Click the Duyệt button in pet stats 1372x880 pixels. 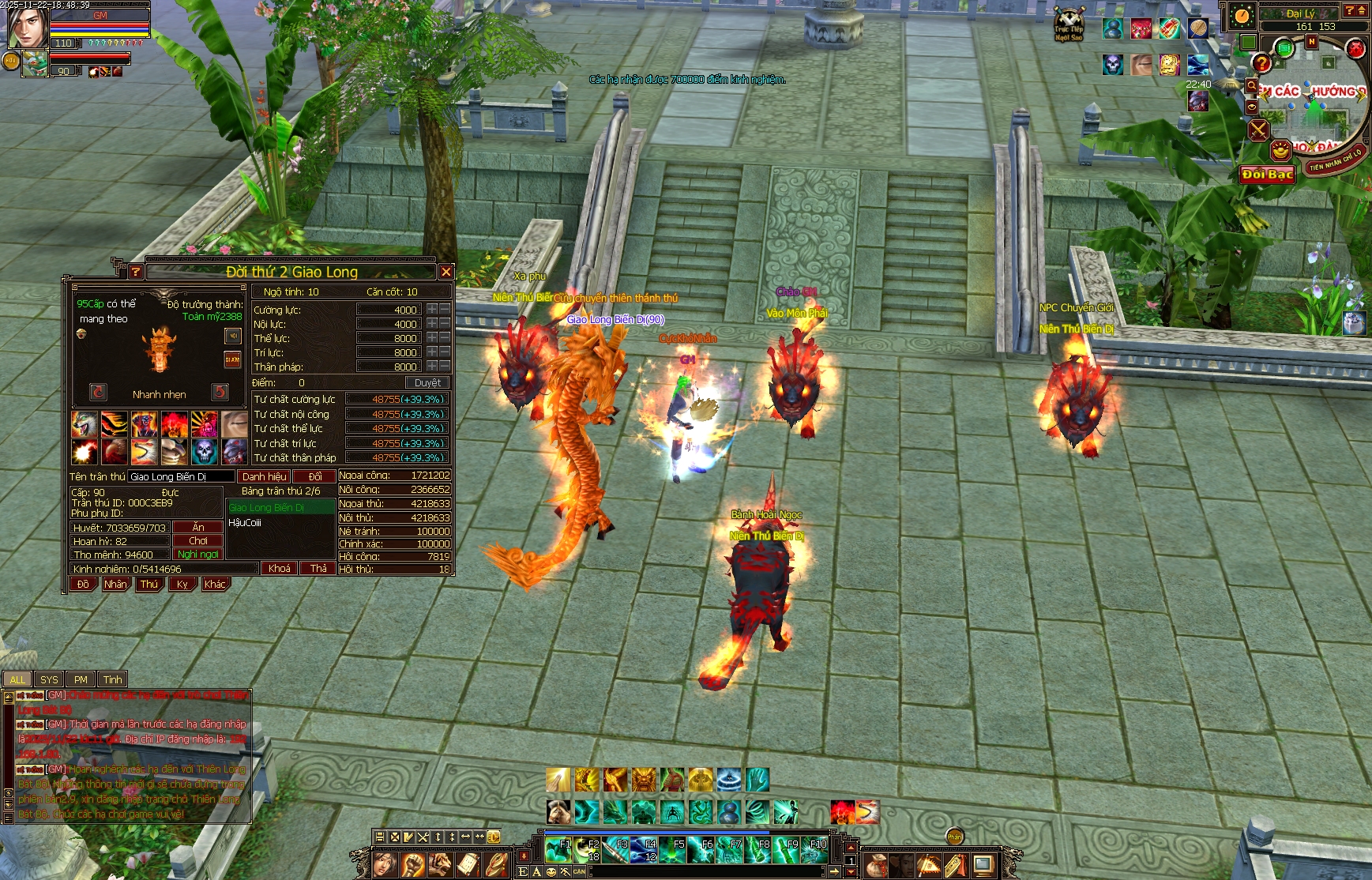(x=427, y=382)
